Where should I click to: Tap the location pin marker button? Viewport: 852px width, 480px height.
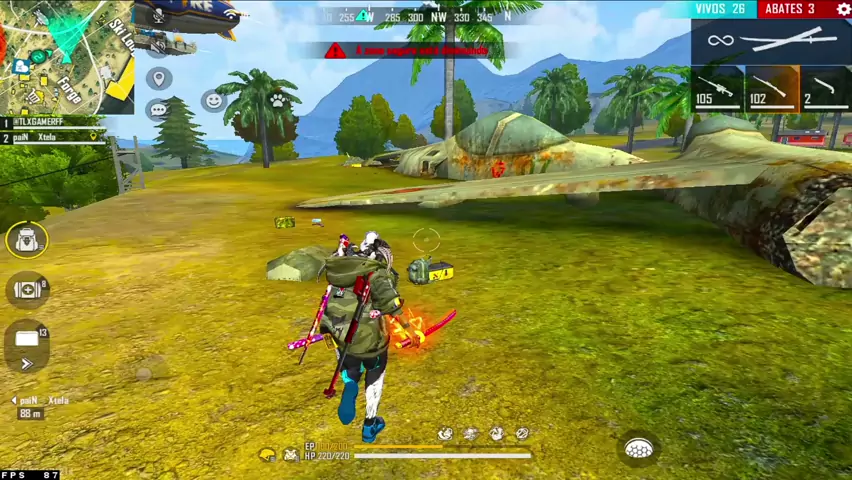(x=158, y=78)
